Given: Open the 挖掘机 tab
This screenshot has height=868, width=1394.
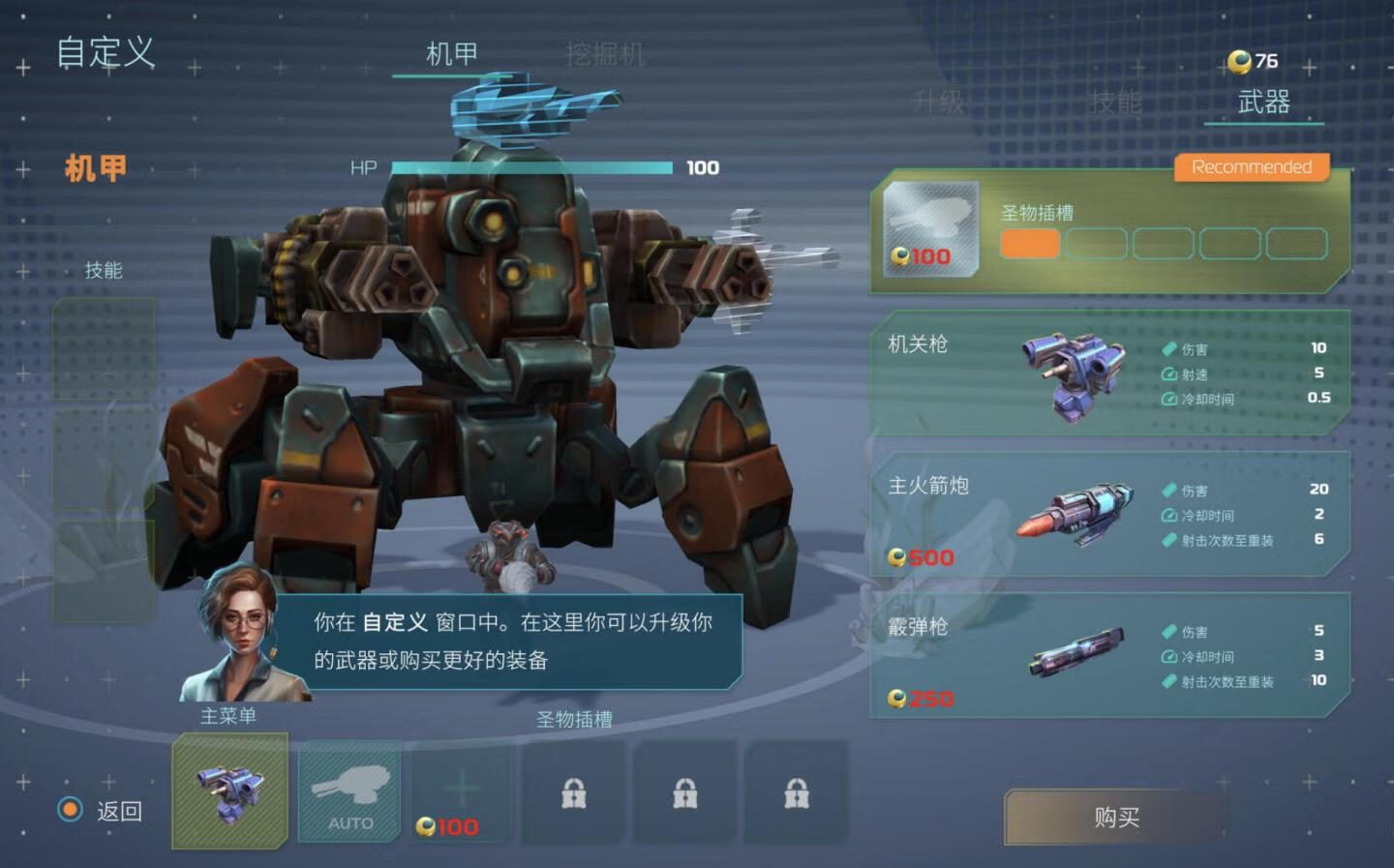Looking at the screenshot, I should pos(605,54).
